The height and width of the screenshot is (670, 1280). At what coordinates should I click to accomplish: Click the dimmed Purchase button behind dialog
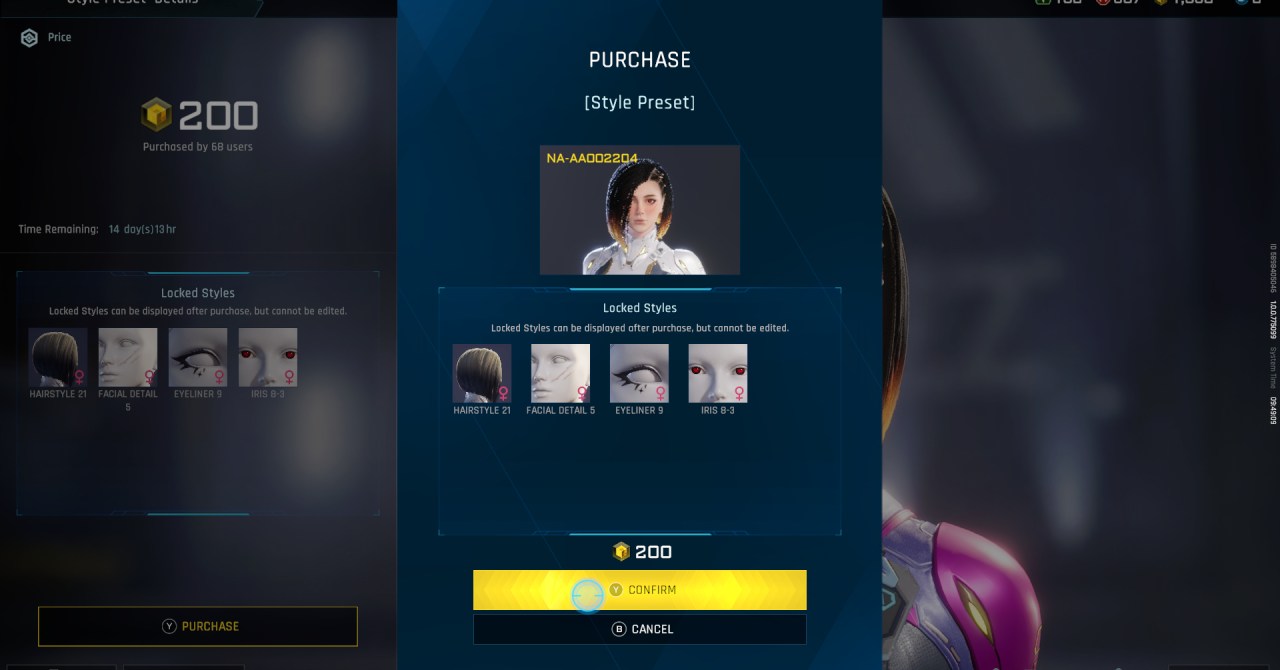[198, 626]
